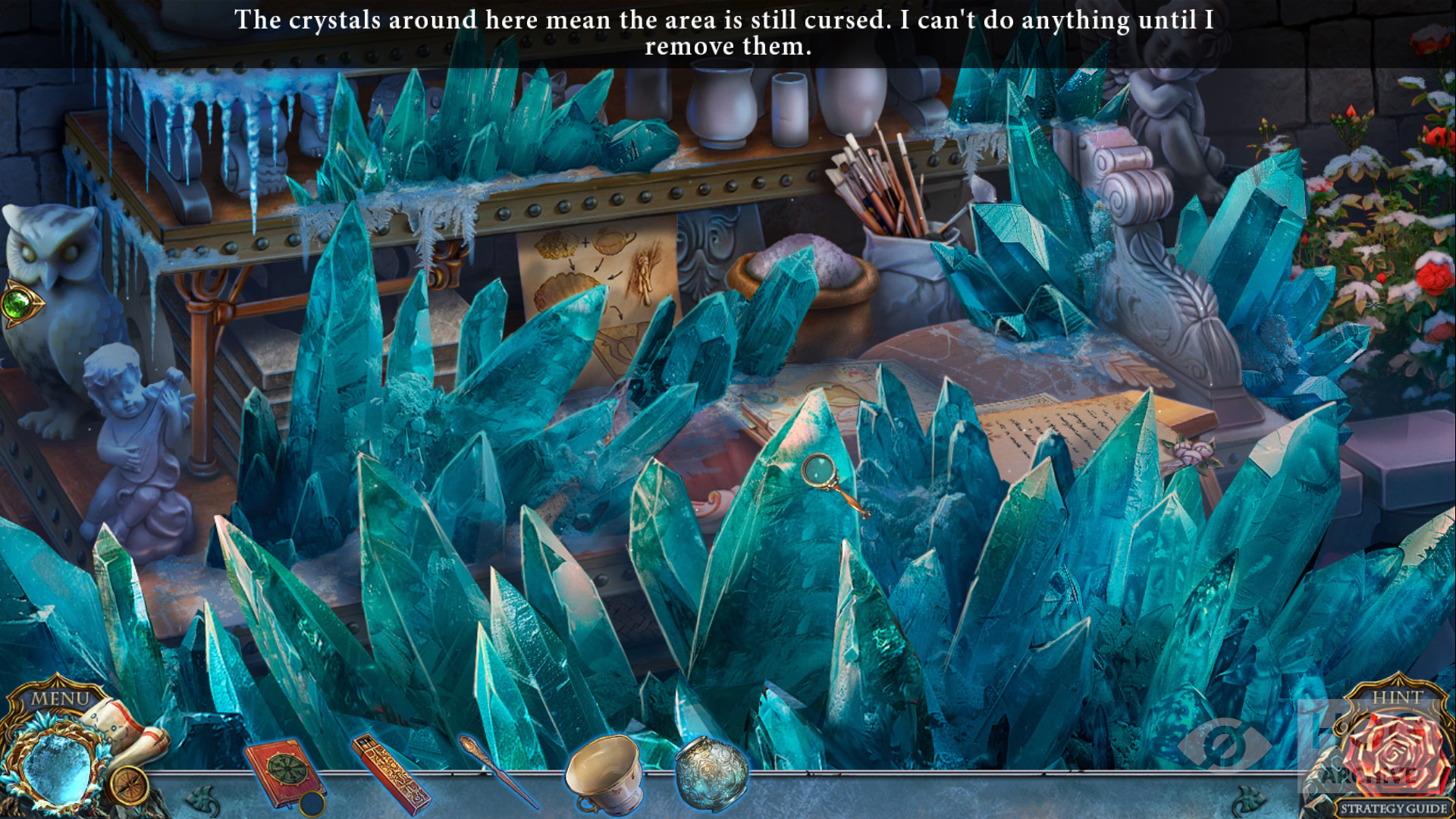Select the ornate red case item

point(391,773)
